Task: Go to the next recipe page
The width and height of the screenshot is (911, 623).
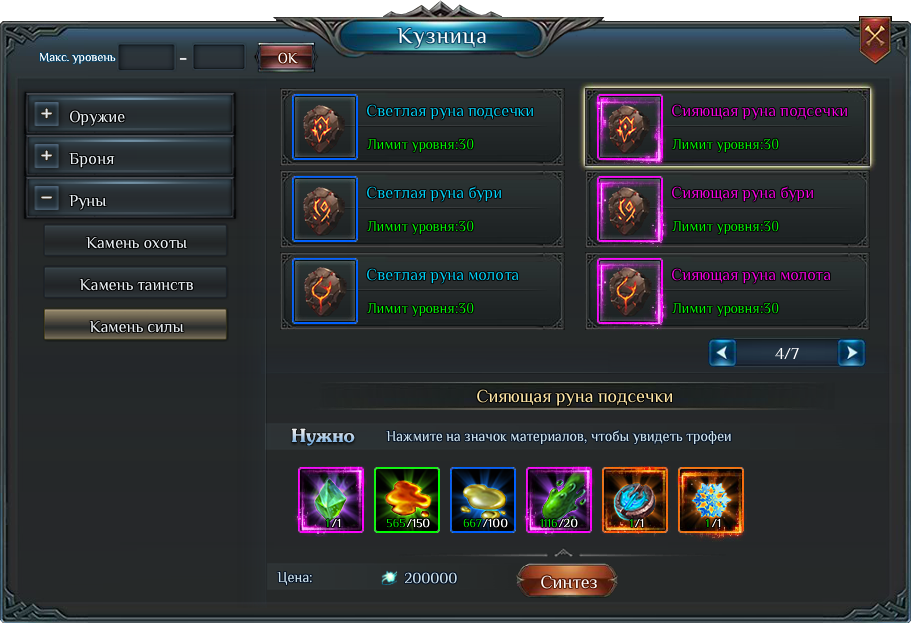Action: (x=851, y=353)
